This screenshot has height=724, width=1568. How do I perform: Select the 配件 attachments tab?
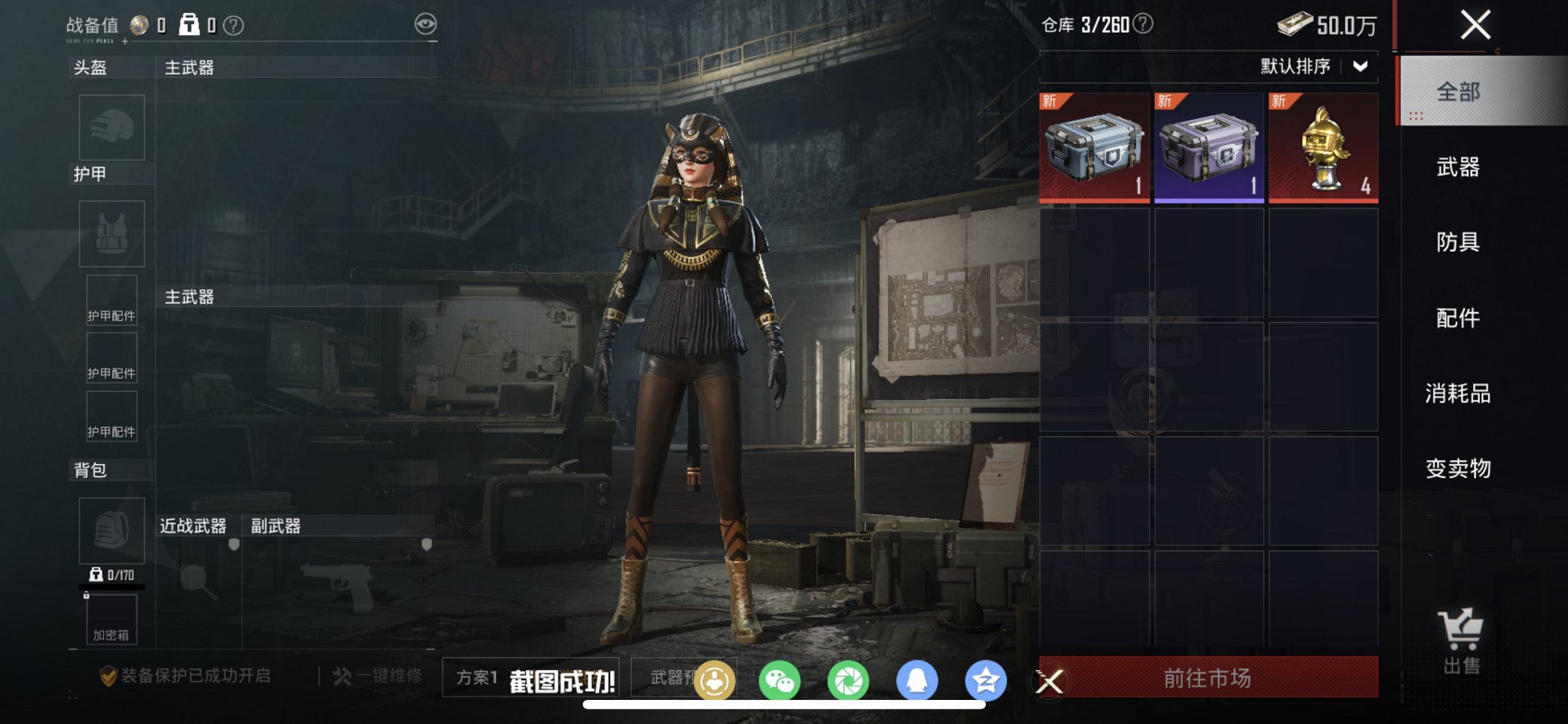tap(1458, 318)
